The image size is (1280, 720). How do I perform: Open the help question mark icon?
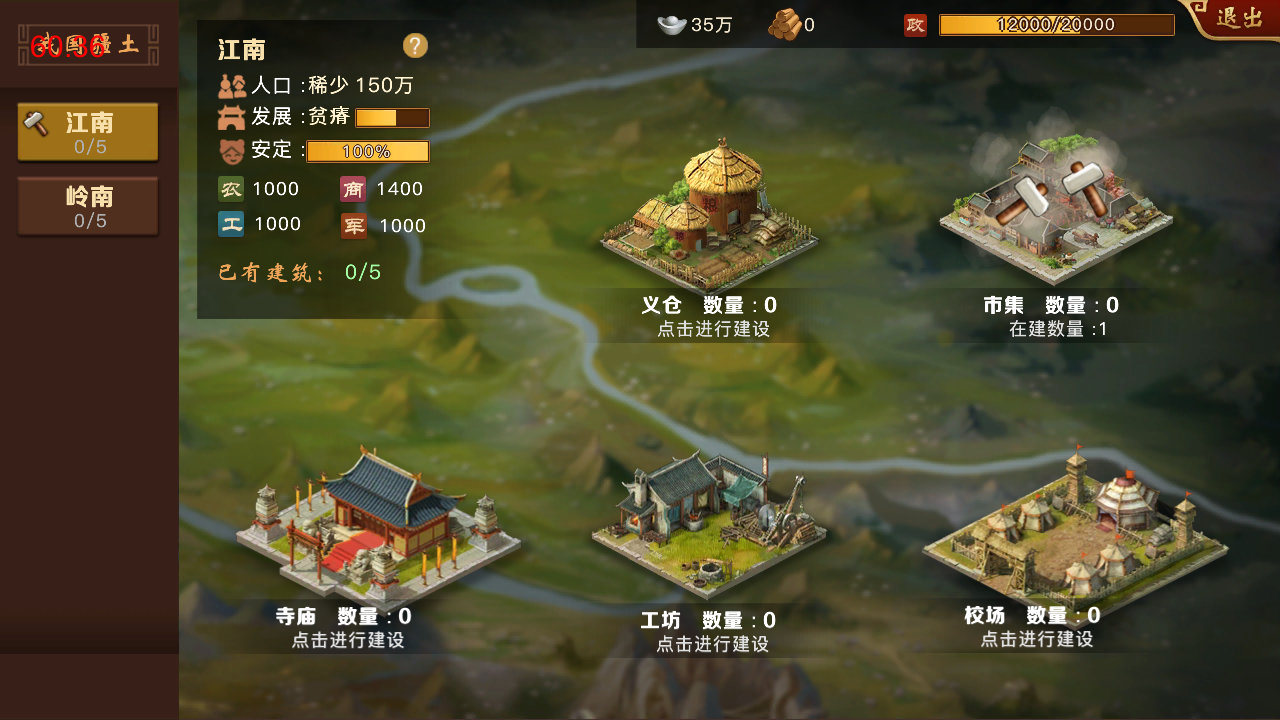pos(414,46)
